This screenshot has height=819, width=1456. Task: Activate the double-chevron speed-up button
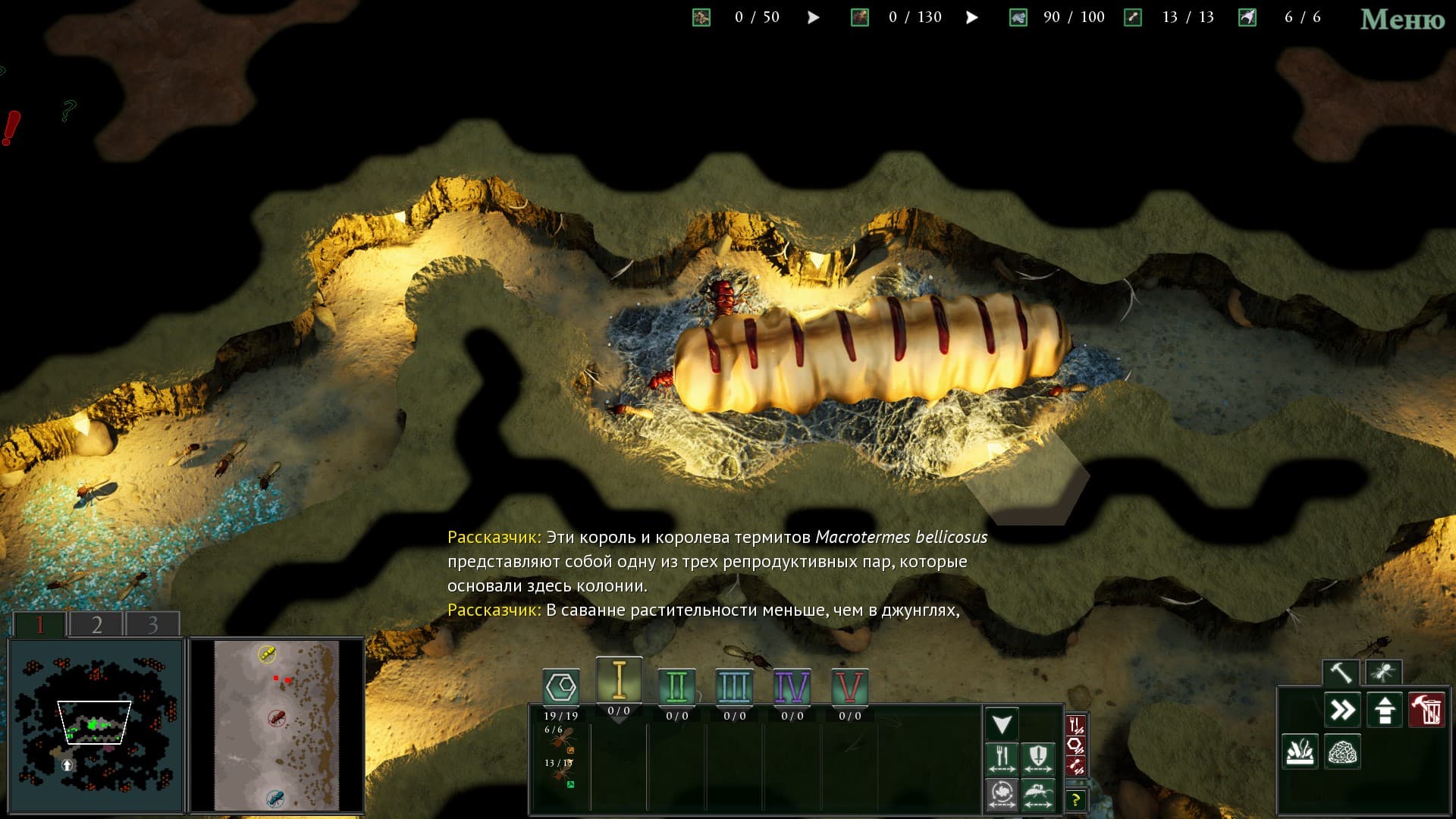[1342, 711]
